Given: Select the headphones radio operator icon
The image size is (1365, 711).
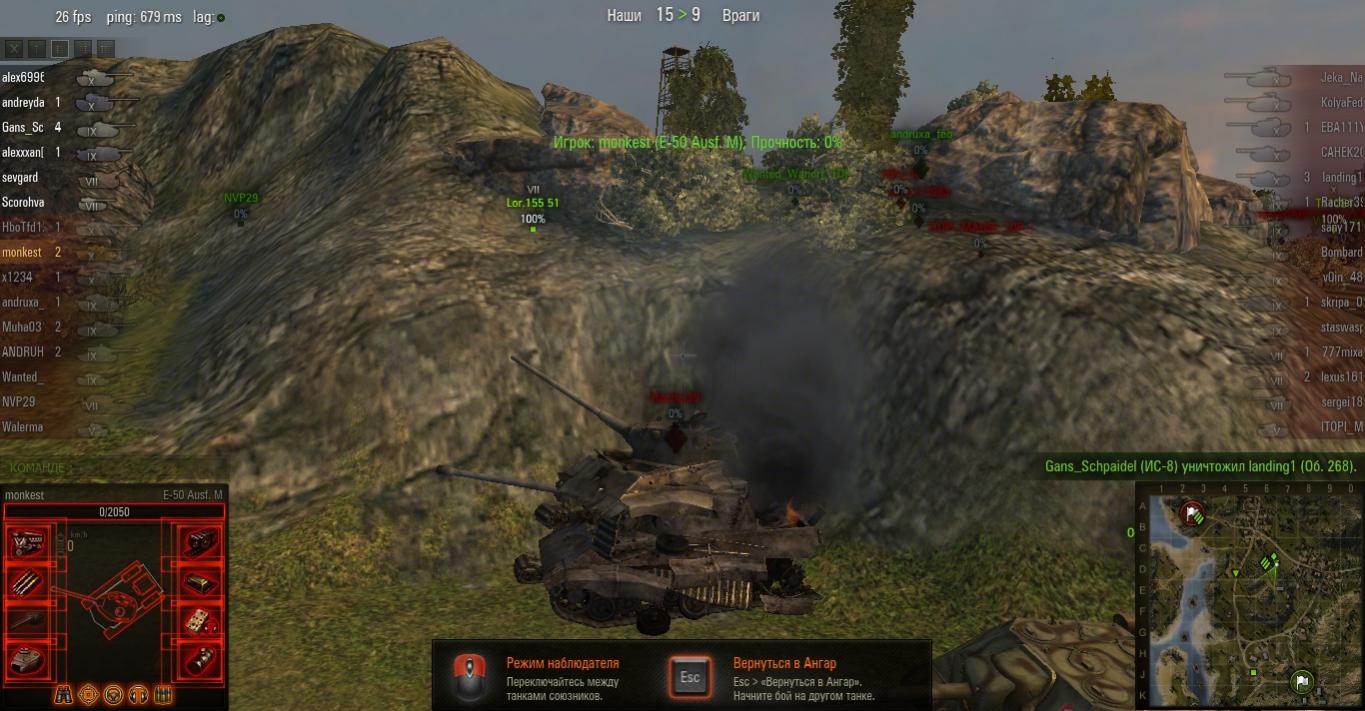Looking at the screenshot, I should [138, 694].
